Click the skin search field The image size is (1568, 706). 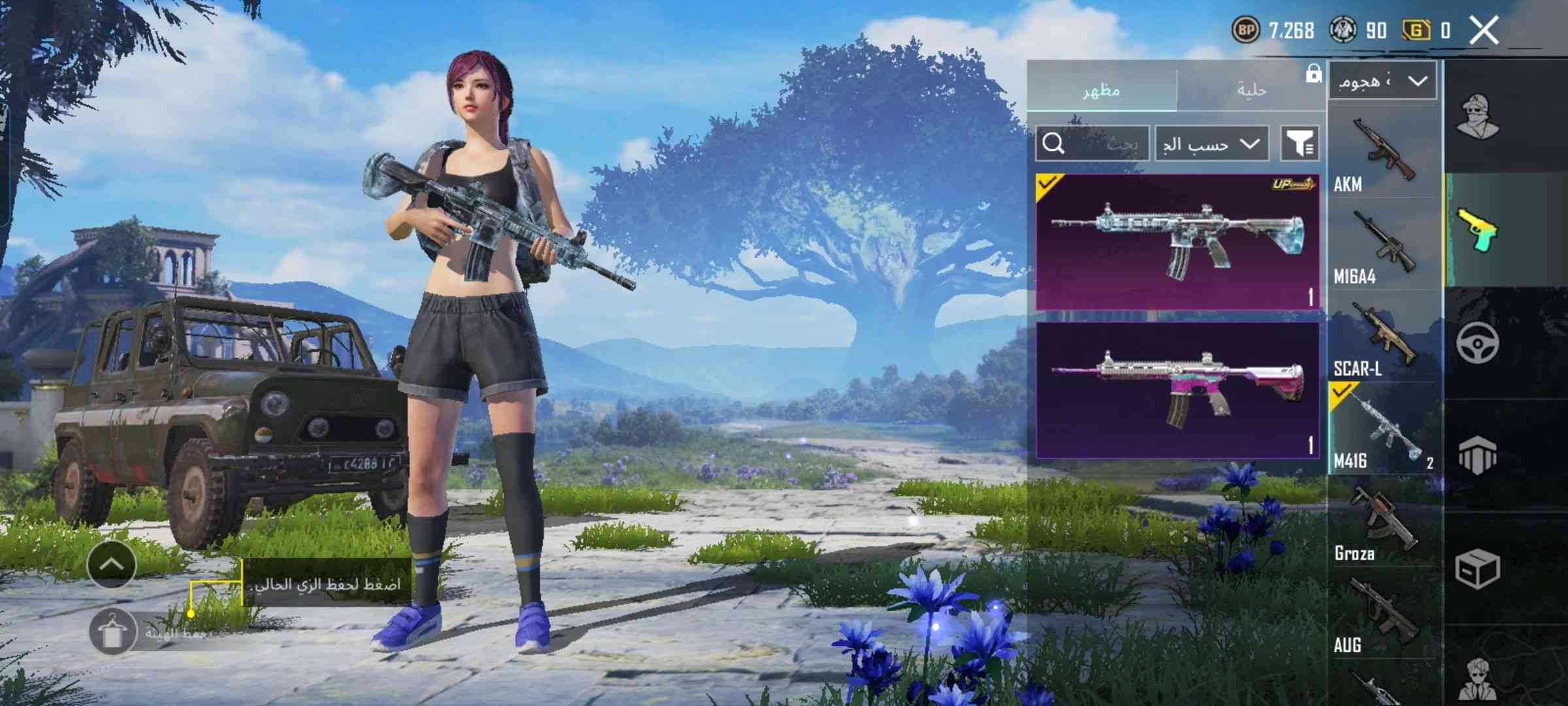point(1092,143)
